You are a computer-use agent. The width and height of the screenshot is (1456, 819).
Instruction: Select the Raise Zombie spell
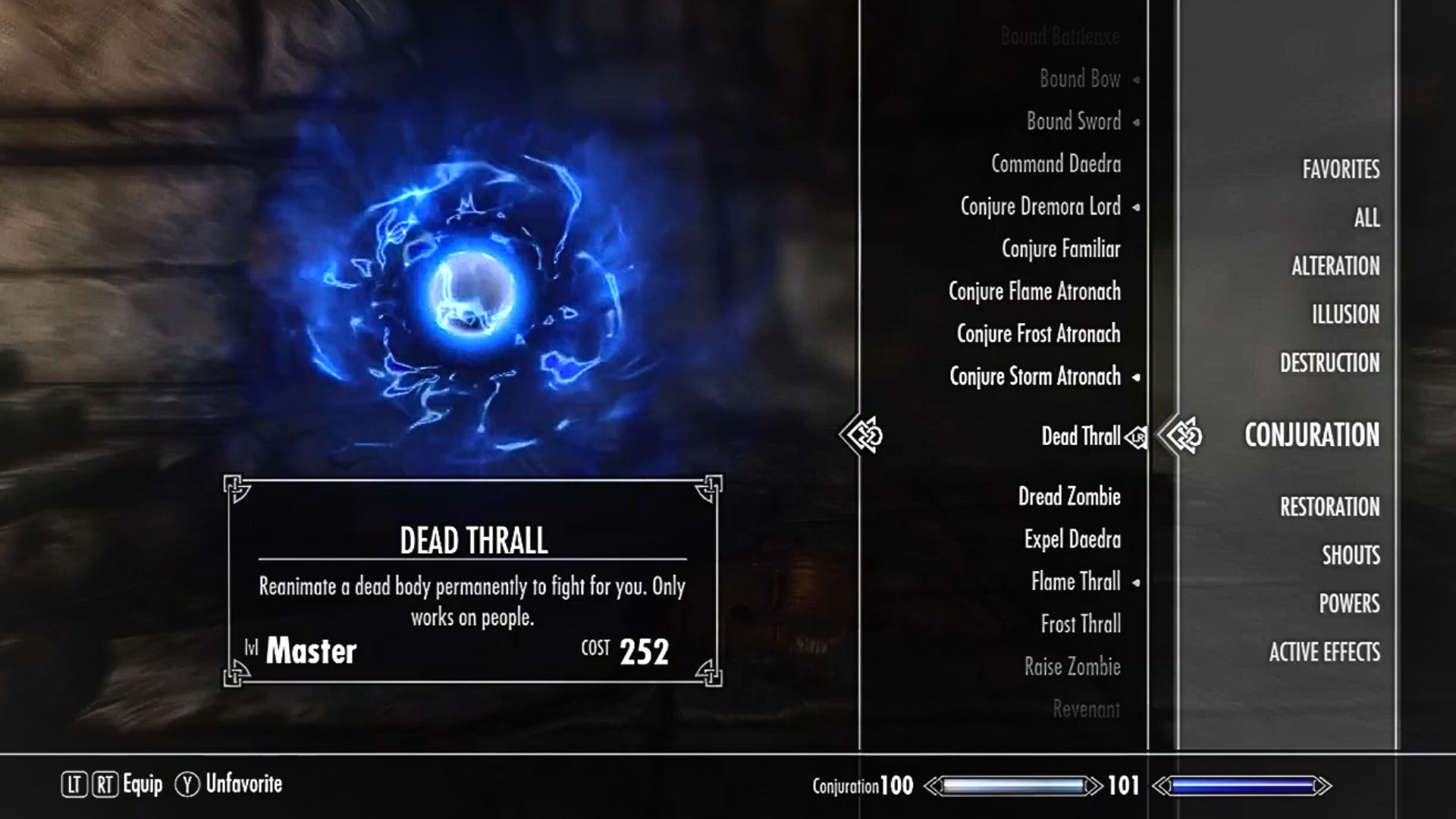tap(1072, 667)
